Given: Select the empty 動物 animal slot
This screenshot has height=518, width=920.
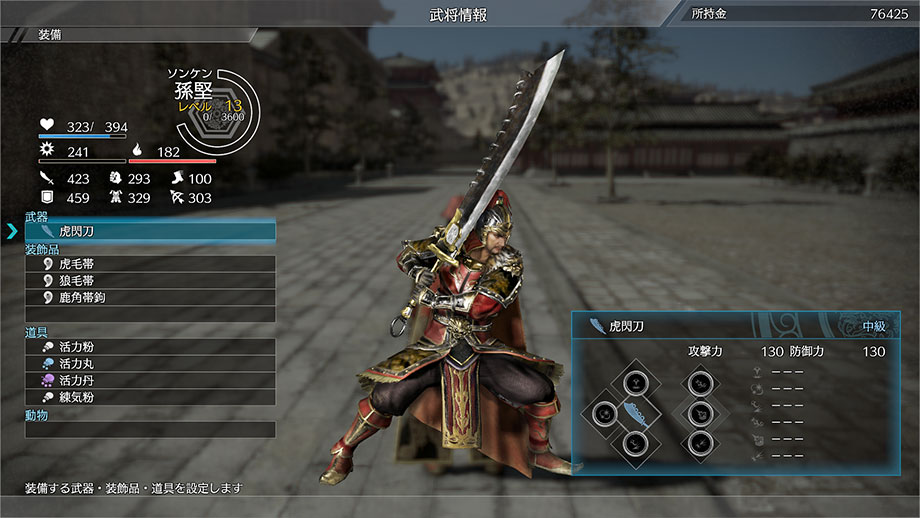Looking at the screenshot, I should (x=150, y=430).
